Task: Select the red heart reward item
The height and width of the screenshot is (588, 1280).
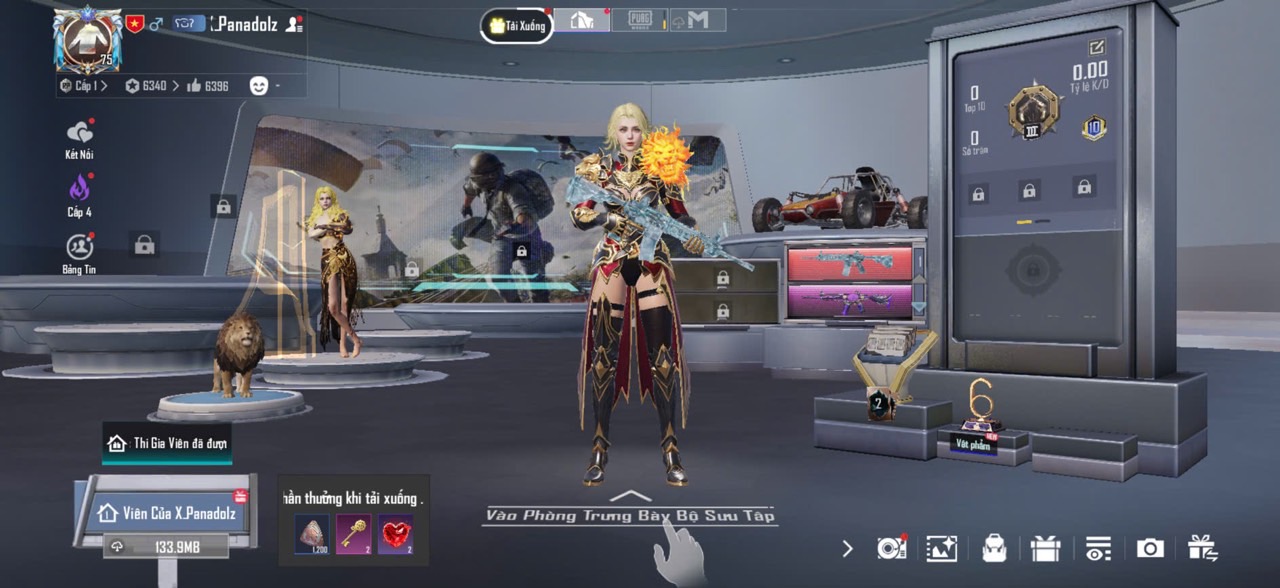Action: coord(395,534)
